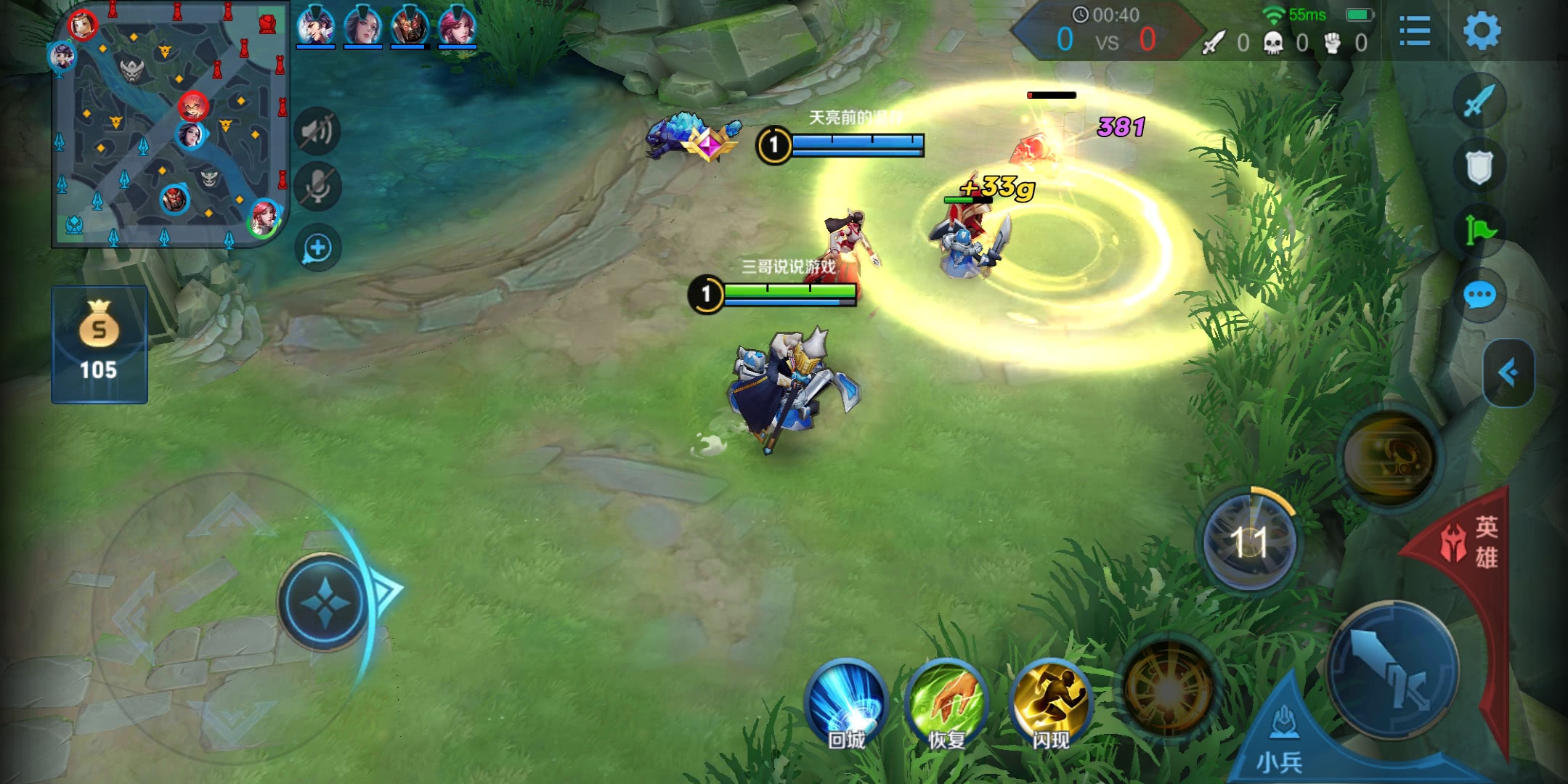Toggle the speaker mute button

point(317,131)
